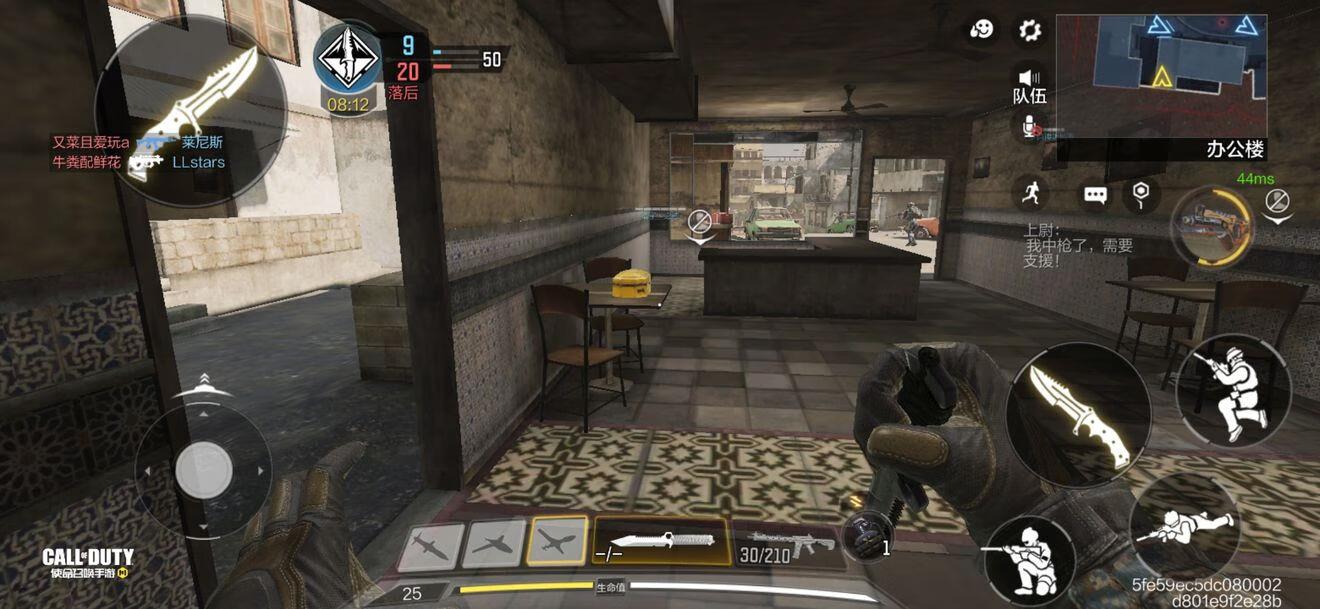Open the quick chat bubble

[x=1096, y=195]
